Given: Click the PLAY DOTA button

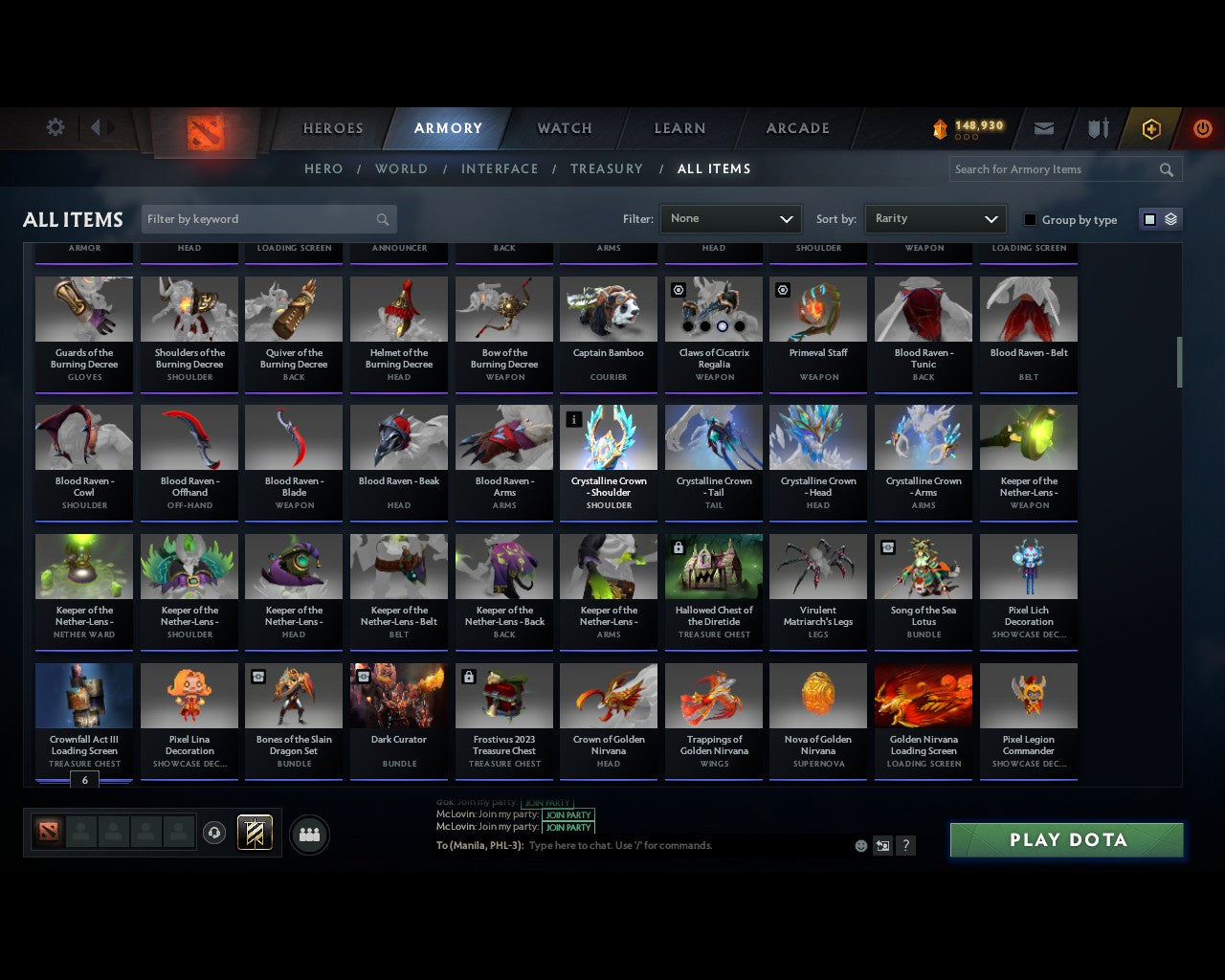Looking at the screenshot, I should tap(1065, 839).
